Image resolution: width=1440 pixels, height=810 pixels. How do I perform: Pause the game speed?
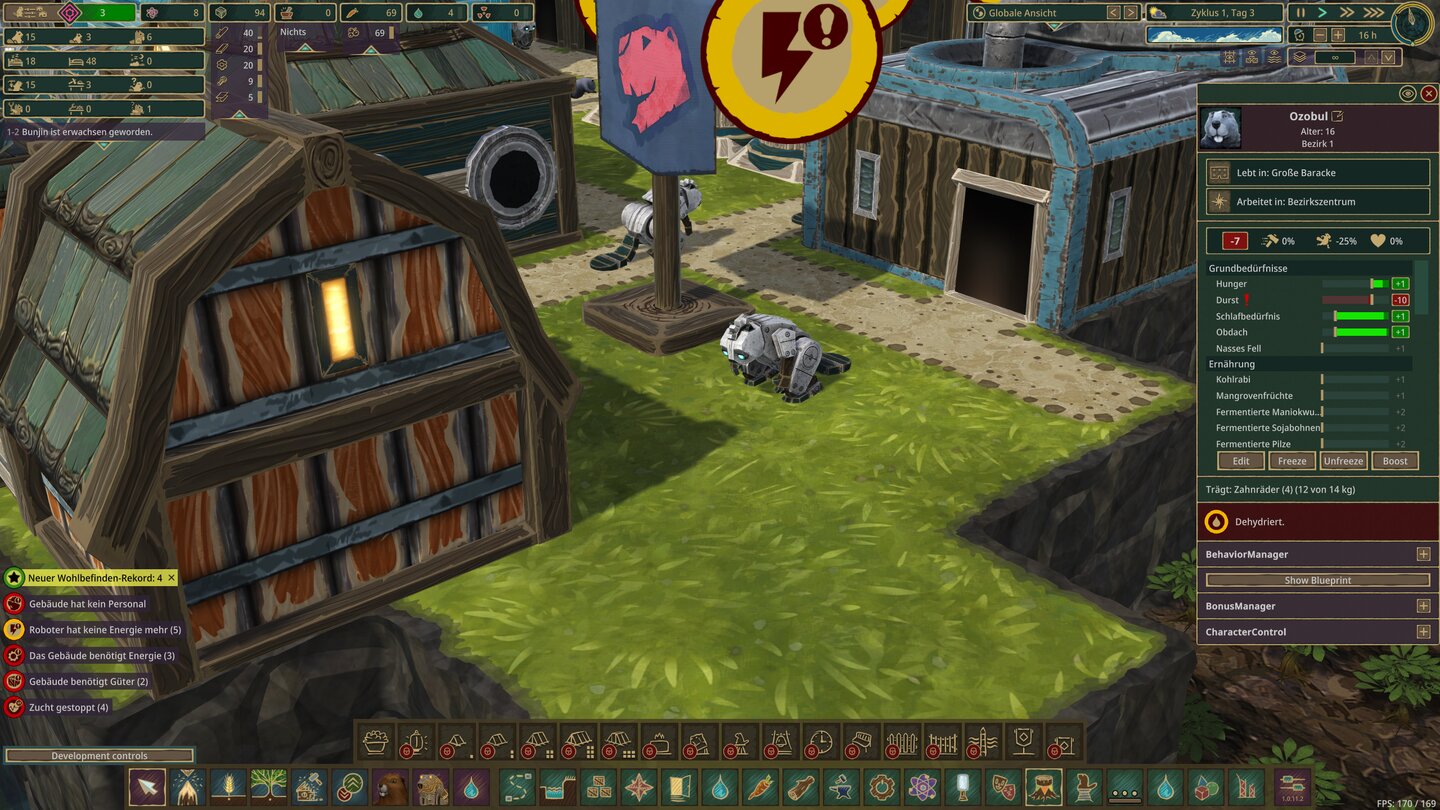[1301, 13]
